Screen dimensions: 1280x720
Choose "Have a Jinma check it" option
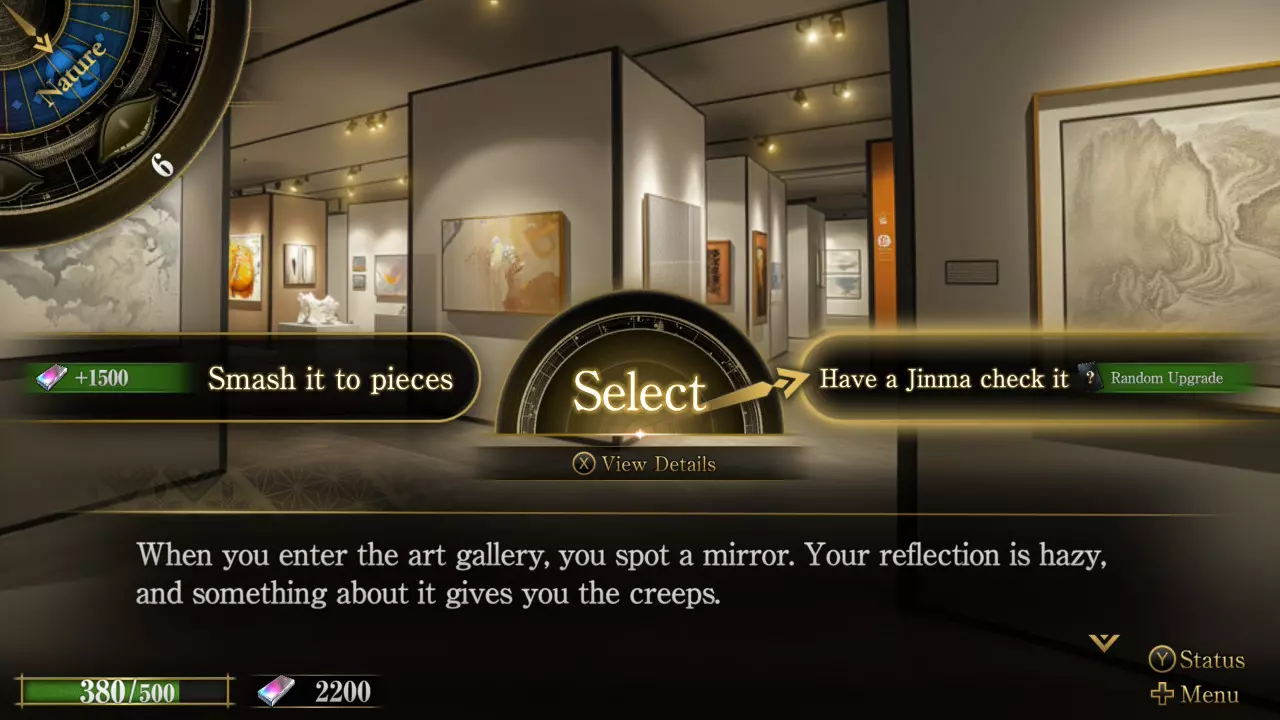[944, 378]
